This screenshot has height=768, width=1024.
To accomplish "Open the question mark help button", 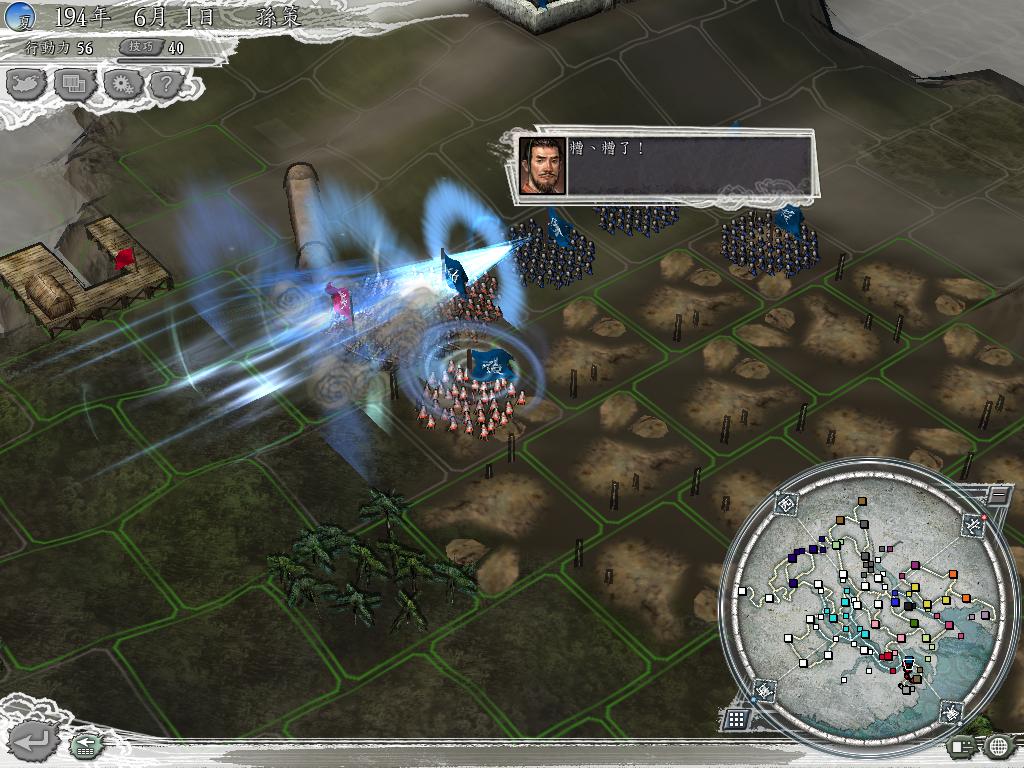I will (166, 85).
